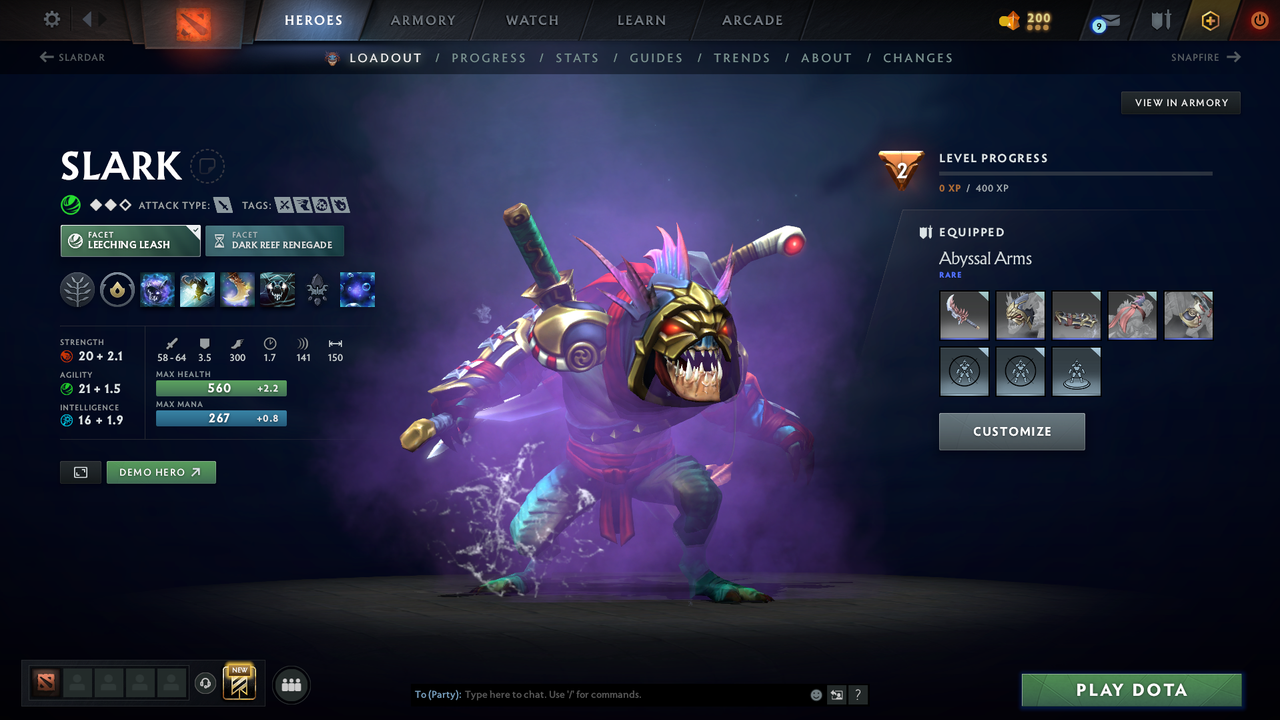This screenshot has width=1280, height=720.
Task: Open the armory coin balance display
Action: [x=1022, y=20]
